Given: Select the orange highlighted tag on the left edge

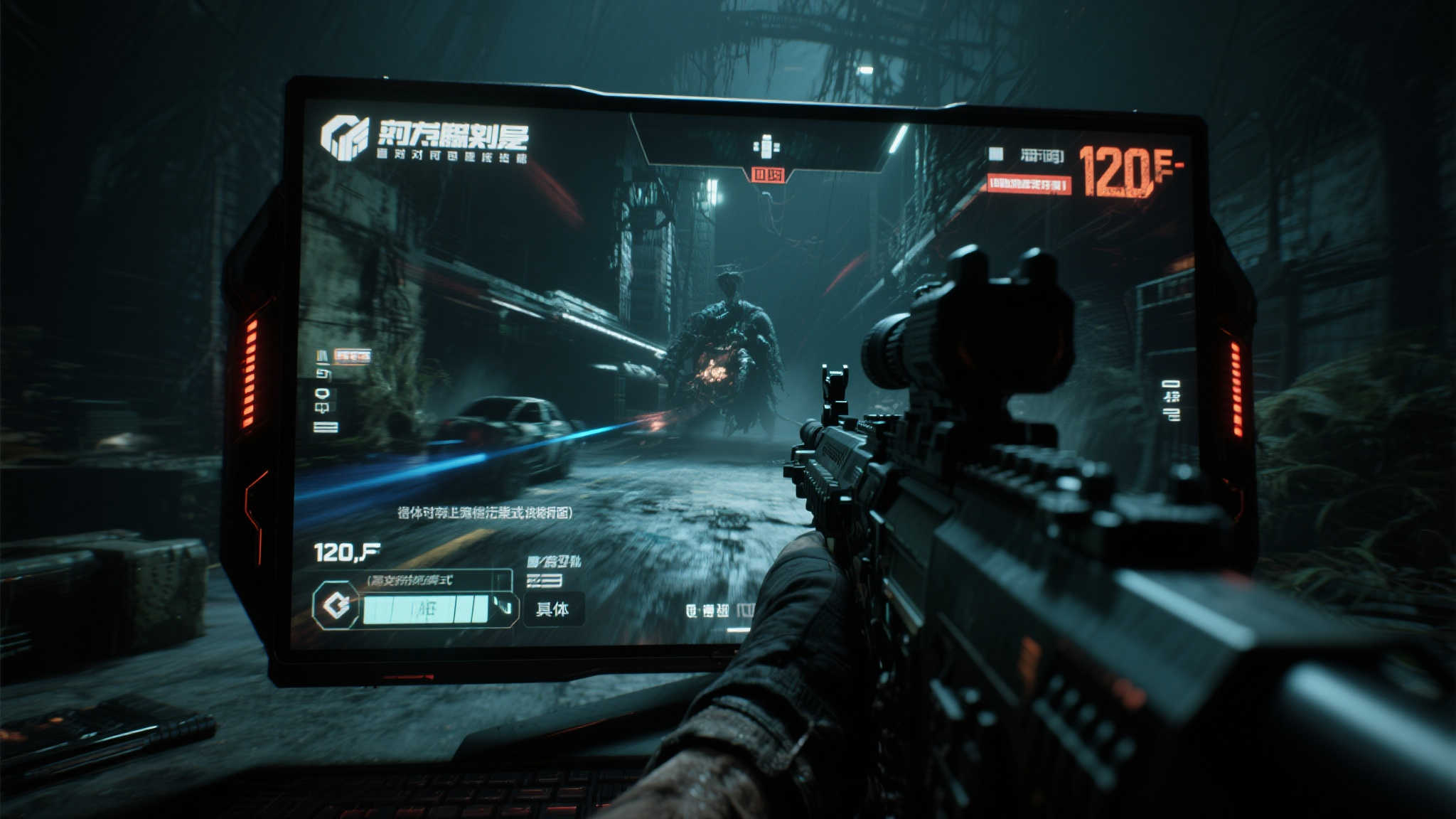Looking at the screenshot, I should [x=353, y=355].
